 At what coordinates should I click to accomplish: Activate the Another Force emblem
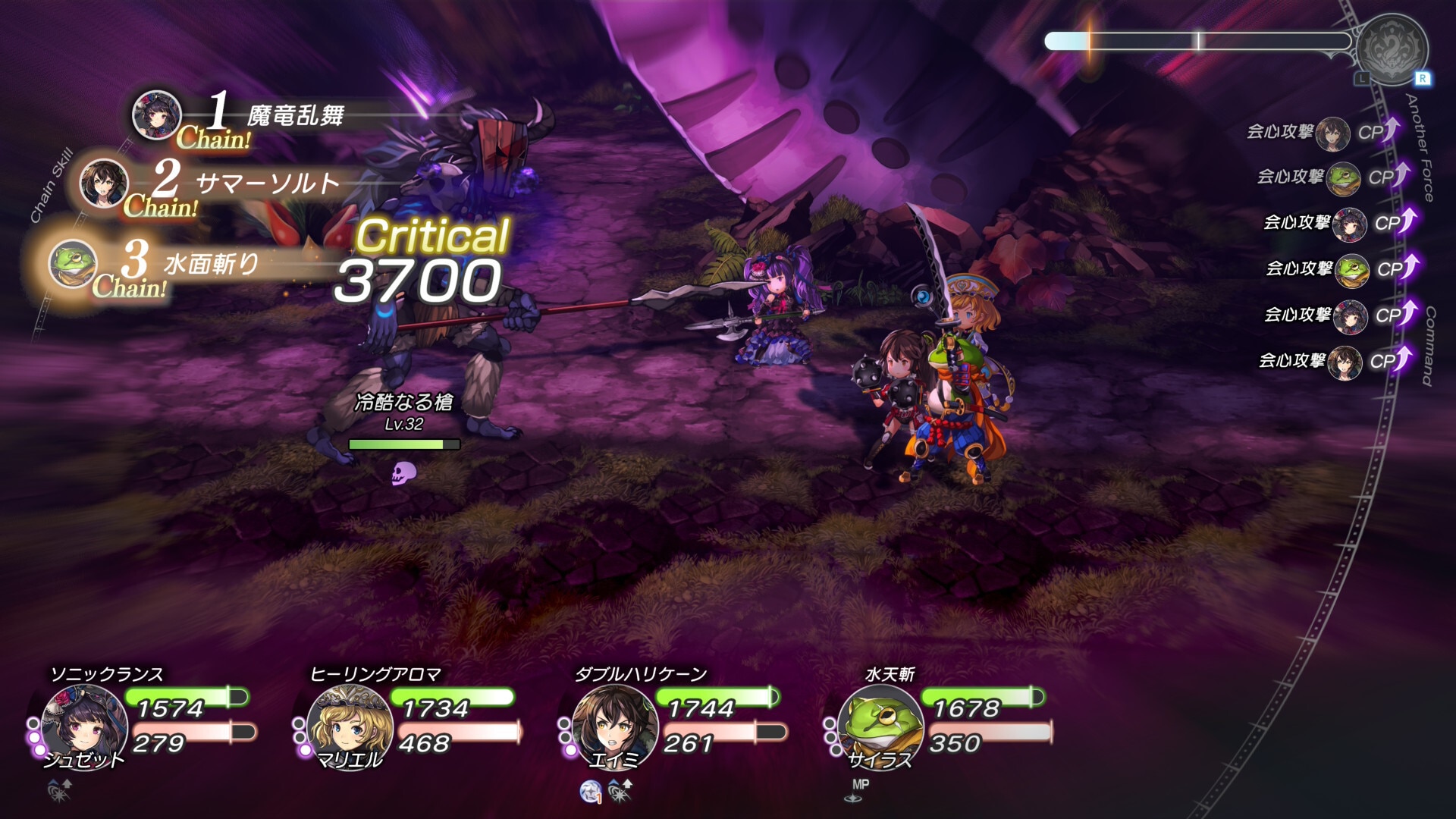point(1392,49)
